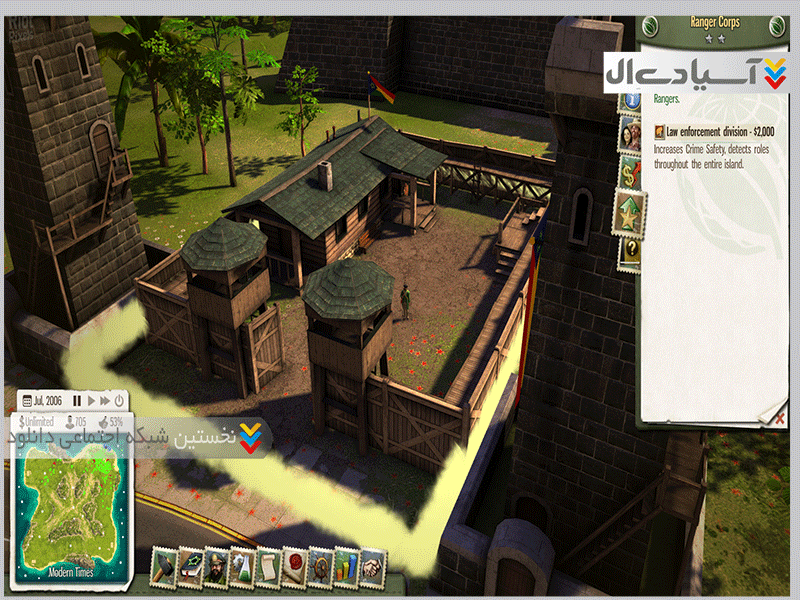Switch to fast-forward speed
The width and height of the screenshot is (800, 600).
point(104,401)
